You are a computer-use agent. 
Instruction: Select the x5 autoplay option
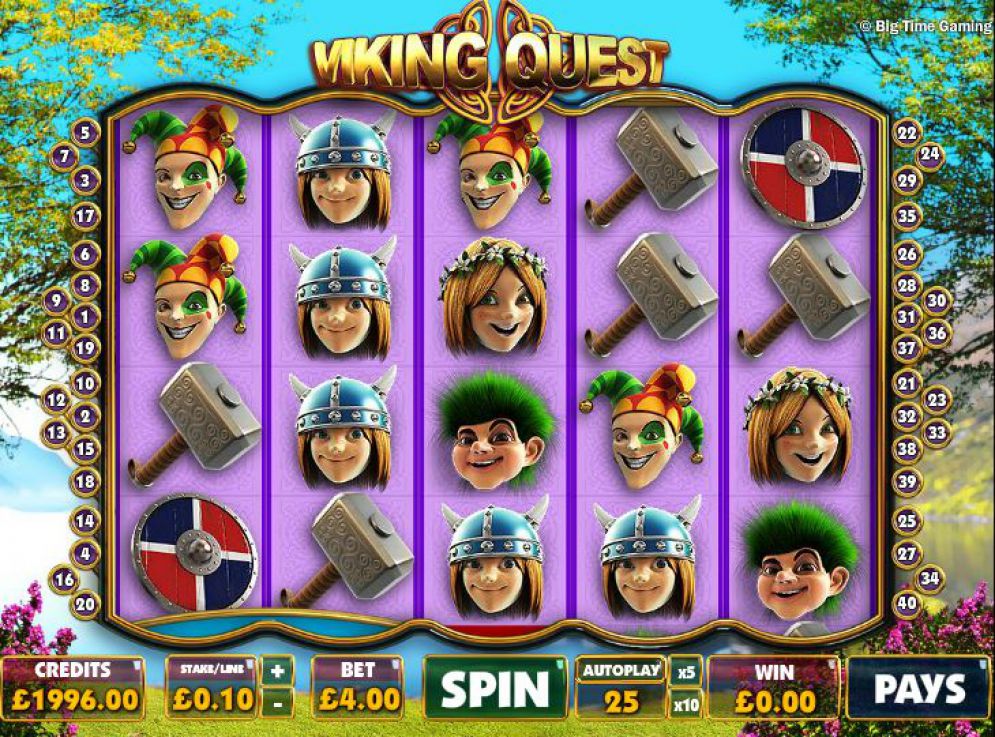[x=686, y=671]
